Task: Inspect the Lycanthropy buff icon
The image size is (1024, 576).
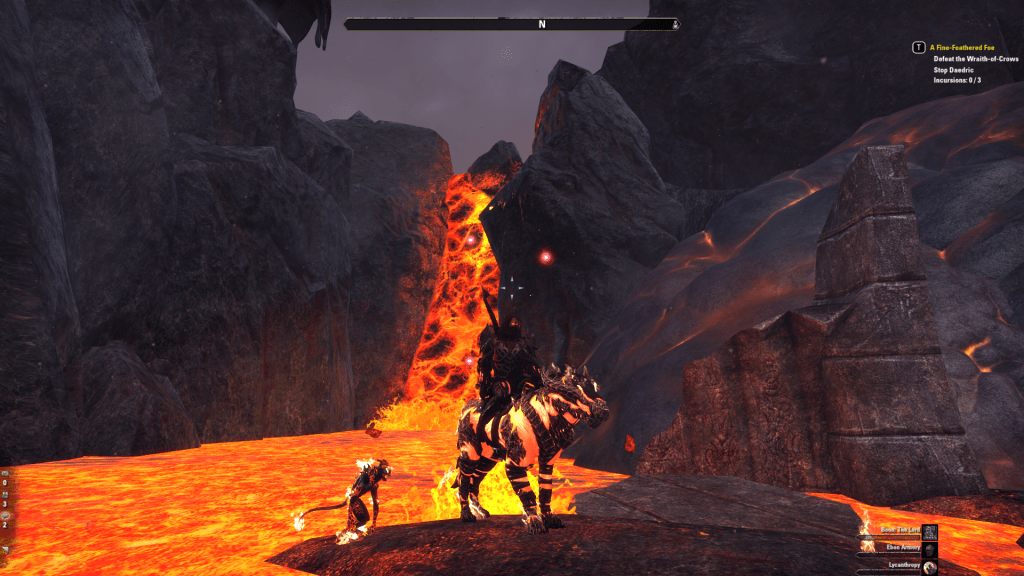Action: click(x=929, y=567)
